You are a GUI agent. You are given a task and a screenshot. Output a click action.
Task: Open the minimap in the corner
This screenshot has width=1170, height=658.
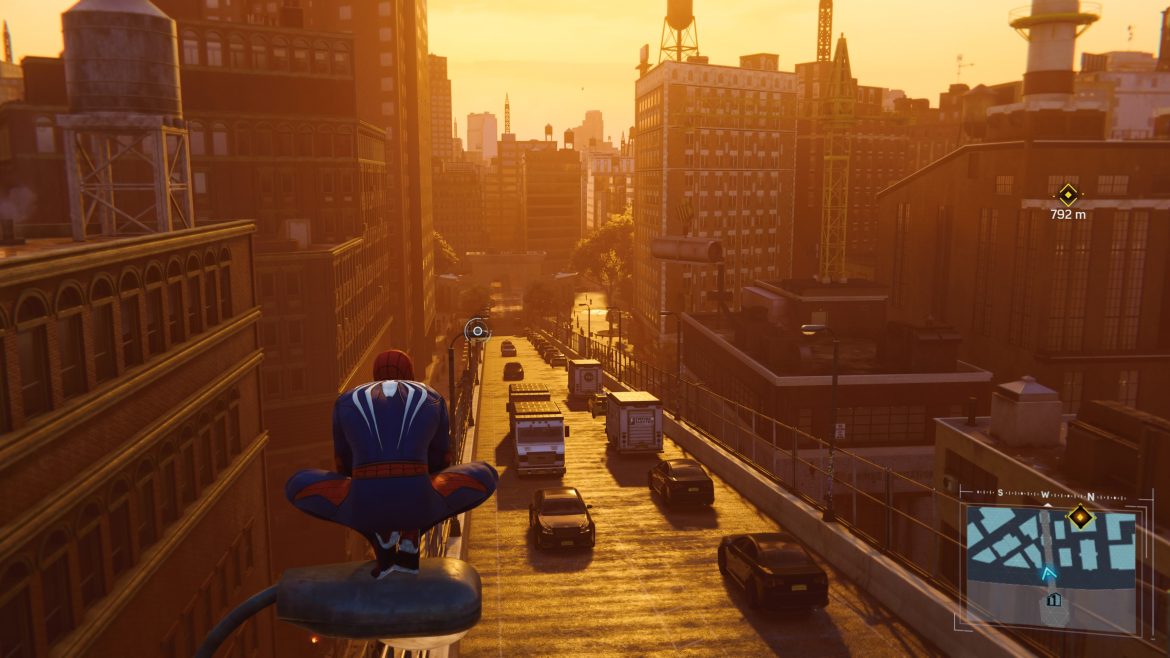(x=1050, y=567)
